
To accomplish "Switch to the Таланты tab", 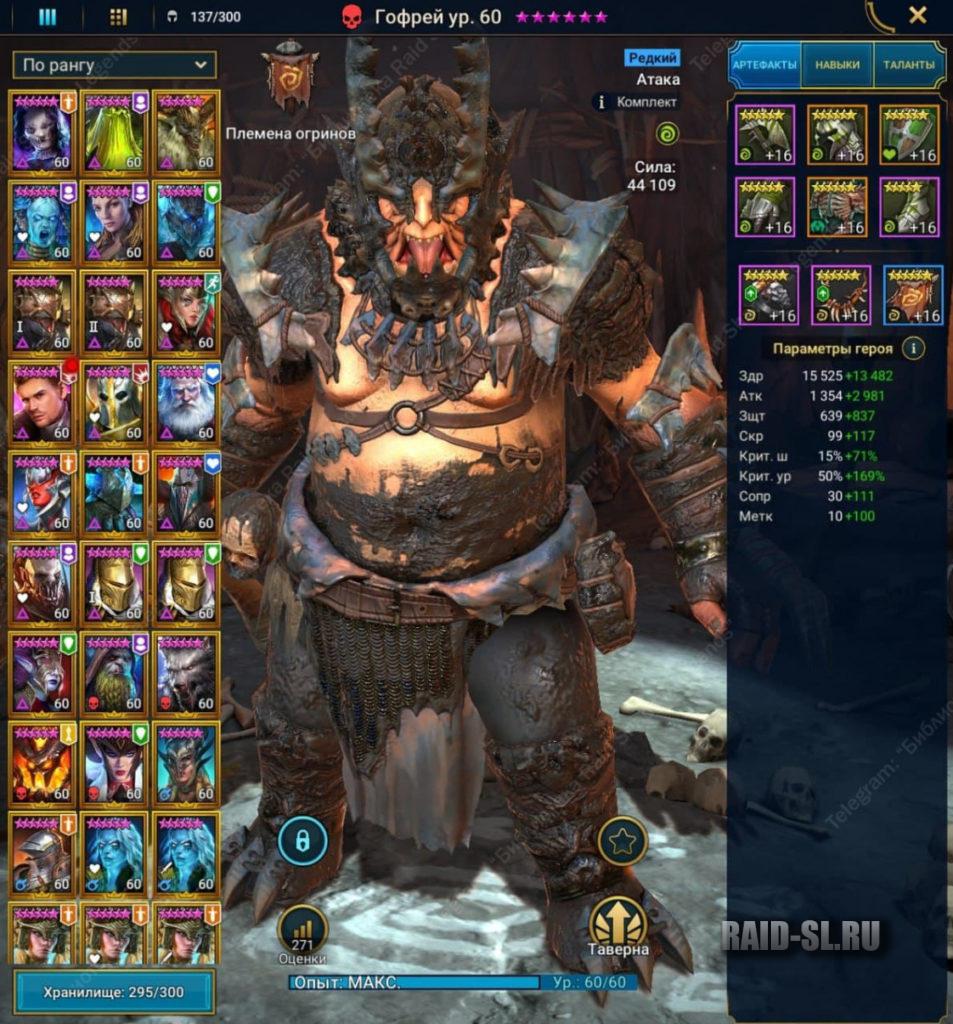I will (x=908, y=65).
